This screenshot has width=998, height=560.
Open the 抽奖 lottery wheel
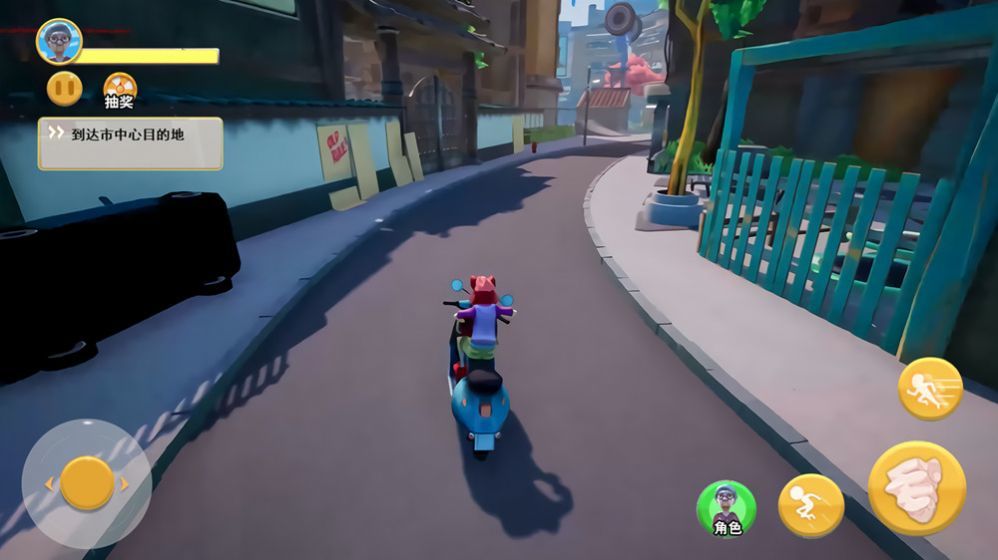pos(120,88)
